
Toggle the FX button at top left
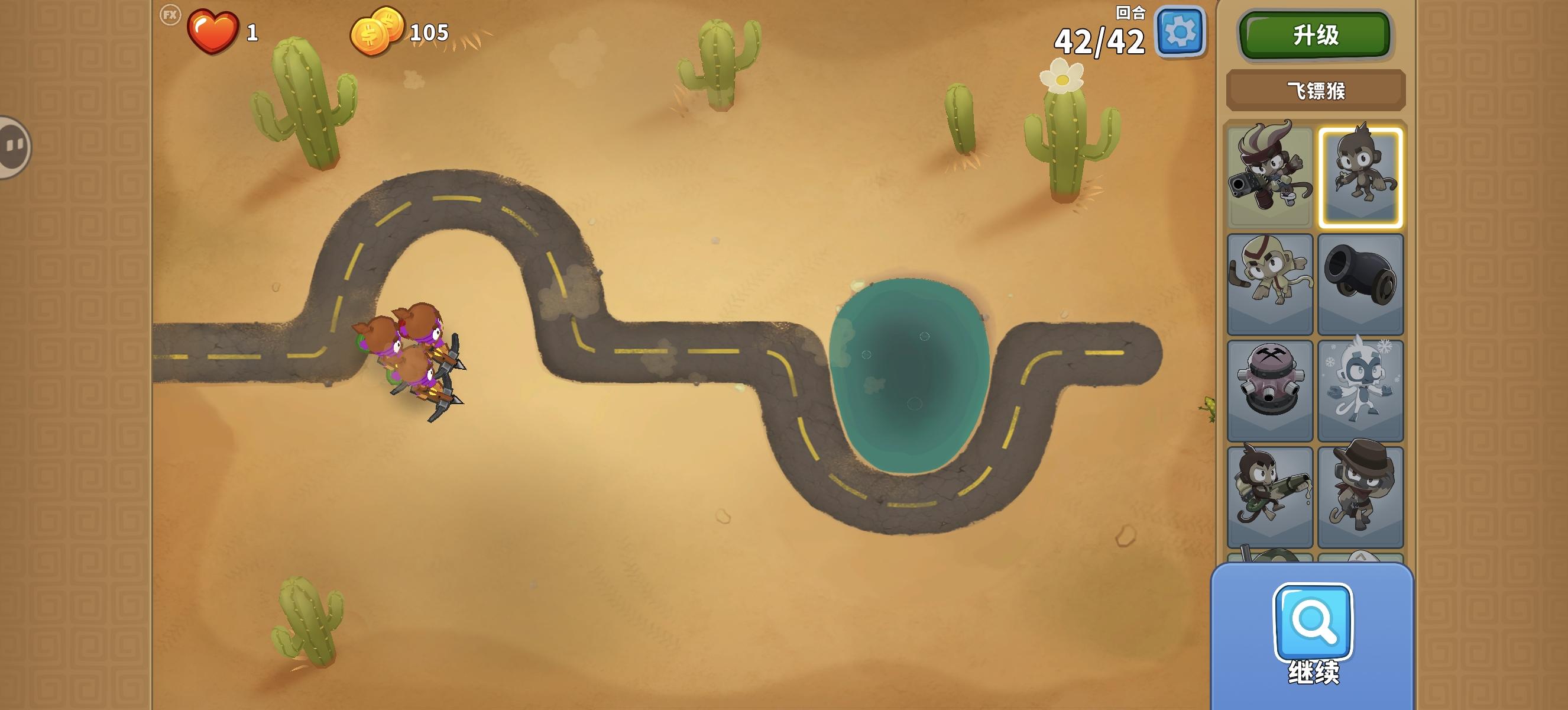(x=171, y=18)
